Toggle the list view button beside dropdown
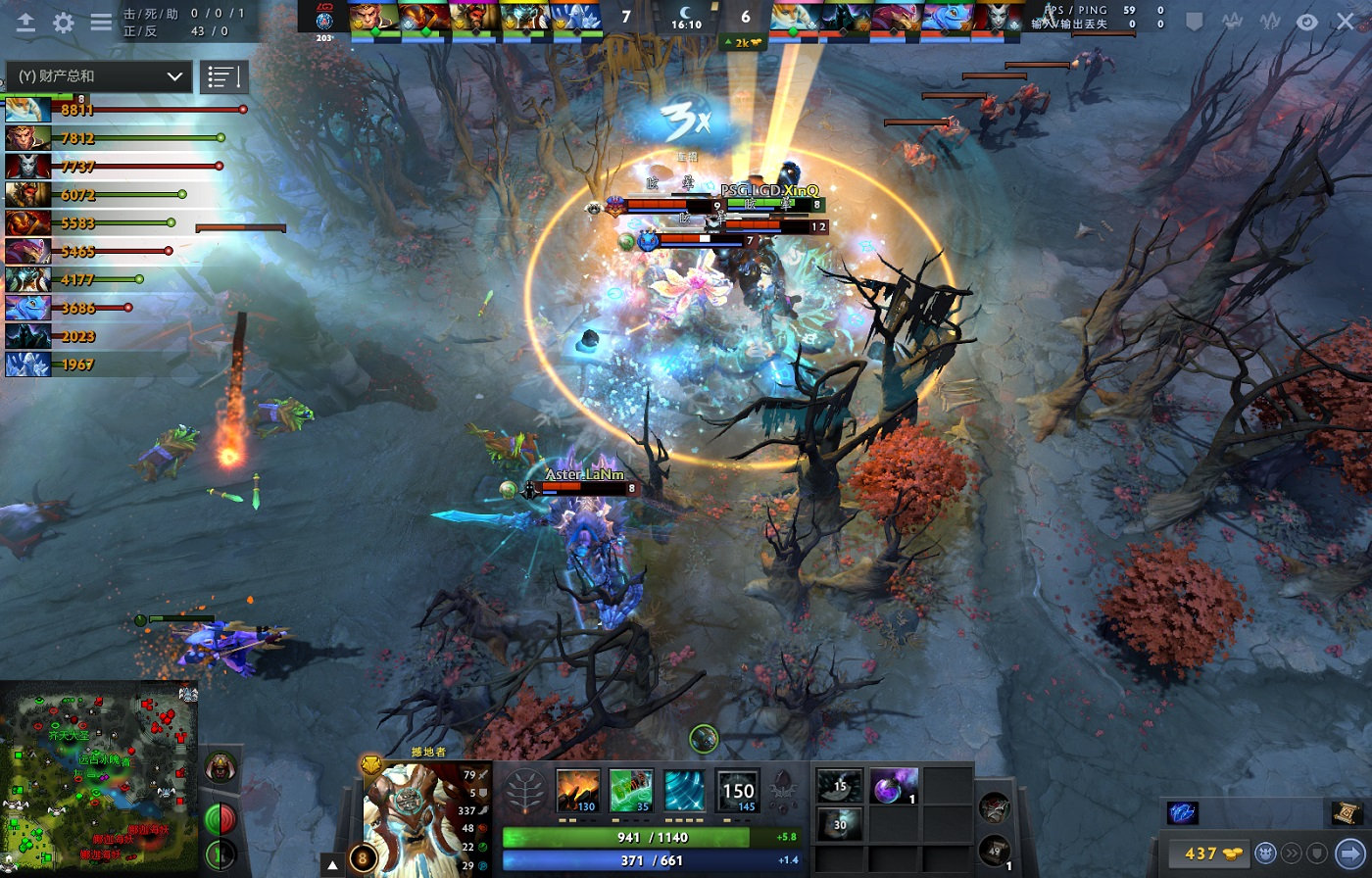The width and height of the screenshot is (1372, 878). pos(223,76)
